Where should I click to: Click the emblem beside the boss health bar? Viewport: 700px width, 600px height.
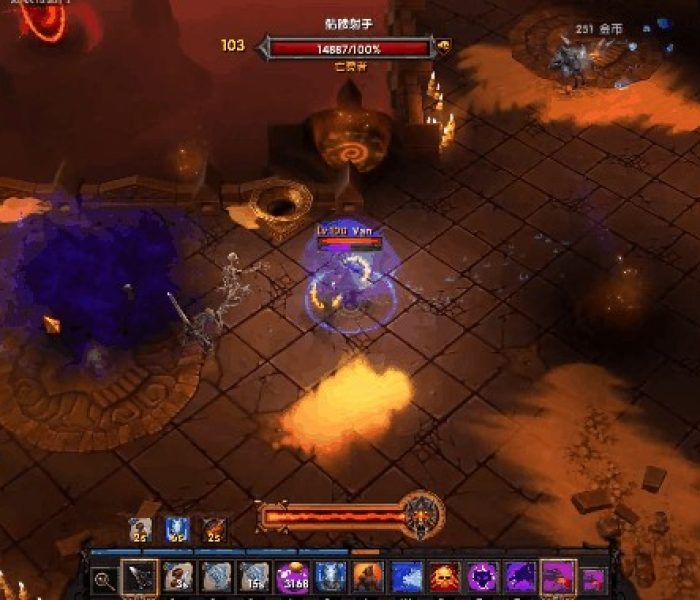point(443,45)
